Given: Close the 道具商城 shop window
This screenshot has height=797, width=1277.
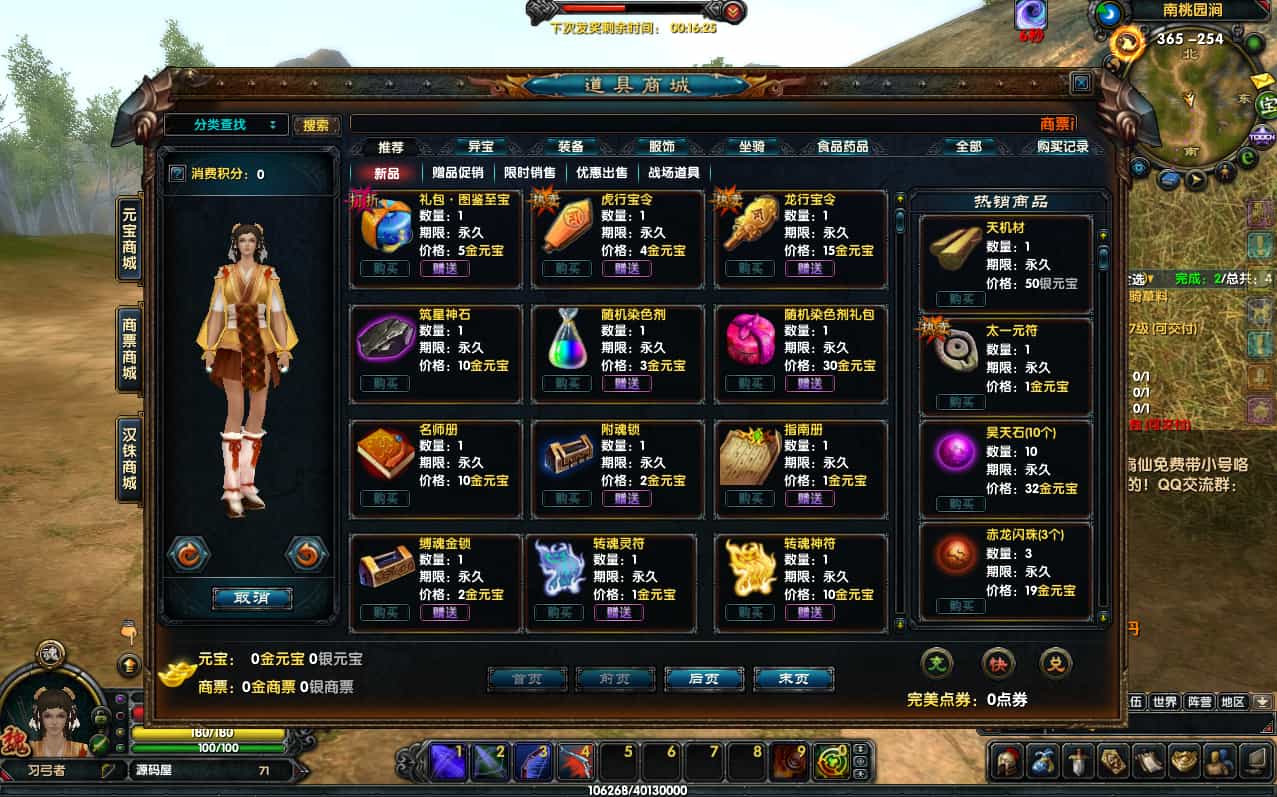Looking at the screenshot, I should (1080, 84).
